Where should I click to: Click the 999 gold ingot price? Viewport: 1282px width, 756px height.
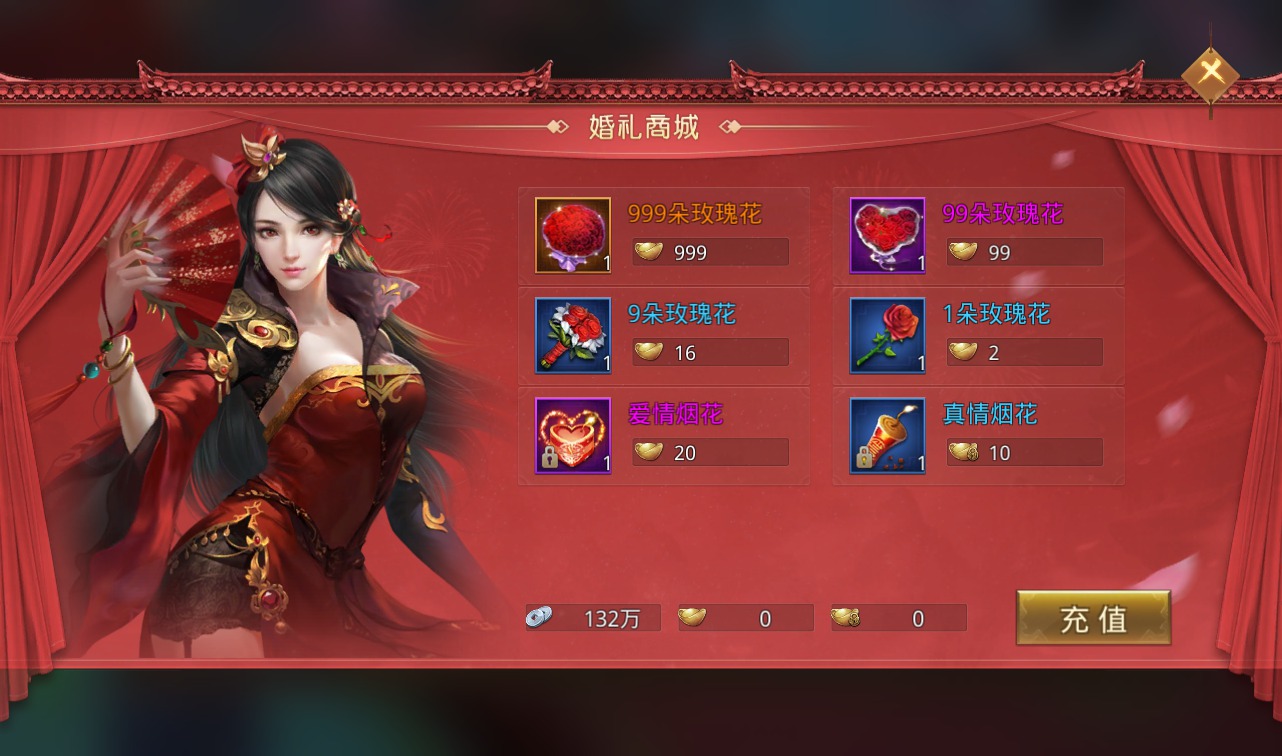(x=710, y=252)
